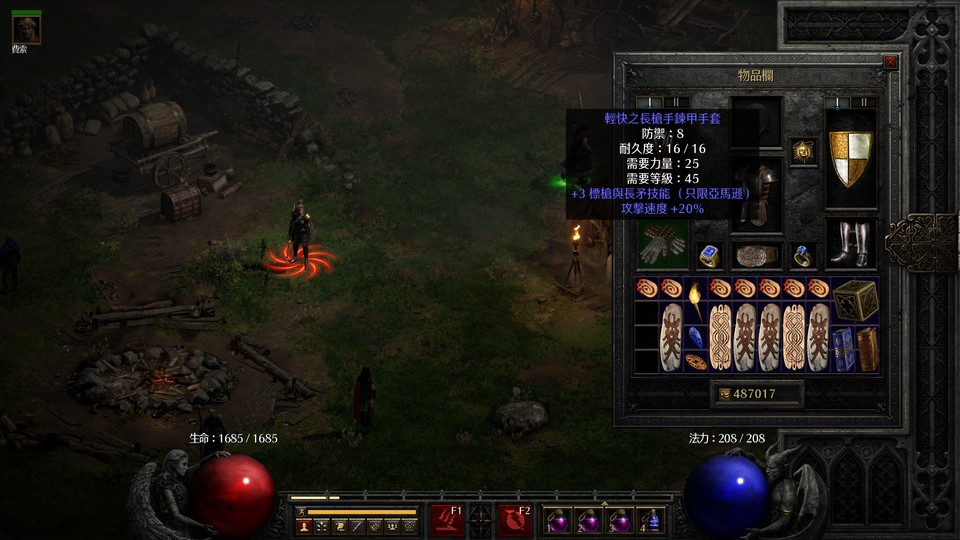Select the equipped boots slot
Viewport: 960px width, 540px height.
[851, 244]
